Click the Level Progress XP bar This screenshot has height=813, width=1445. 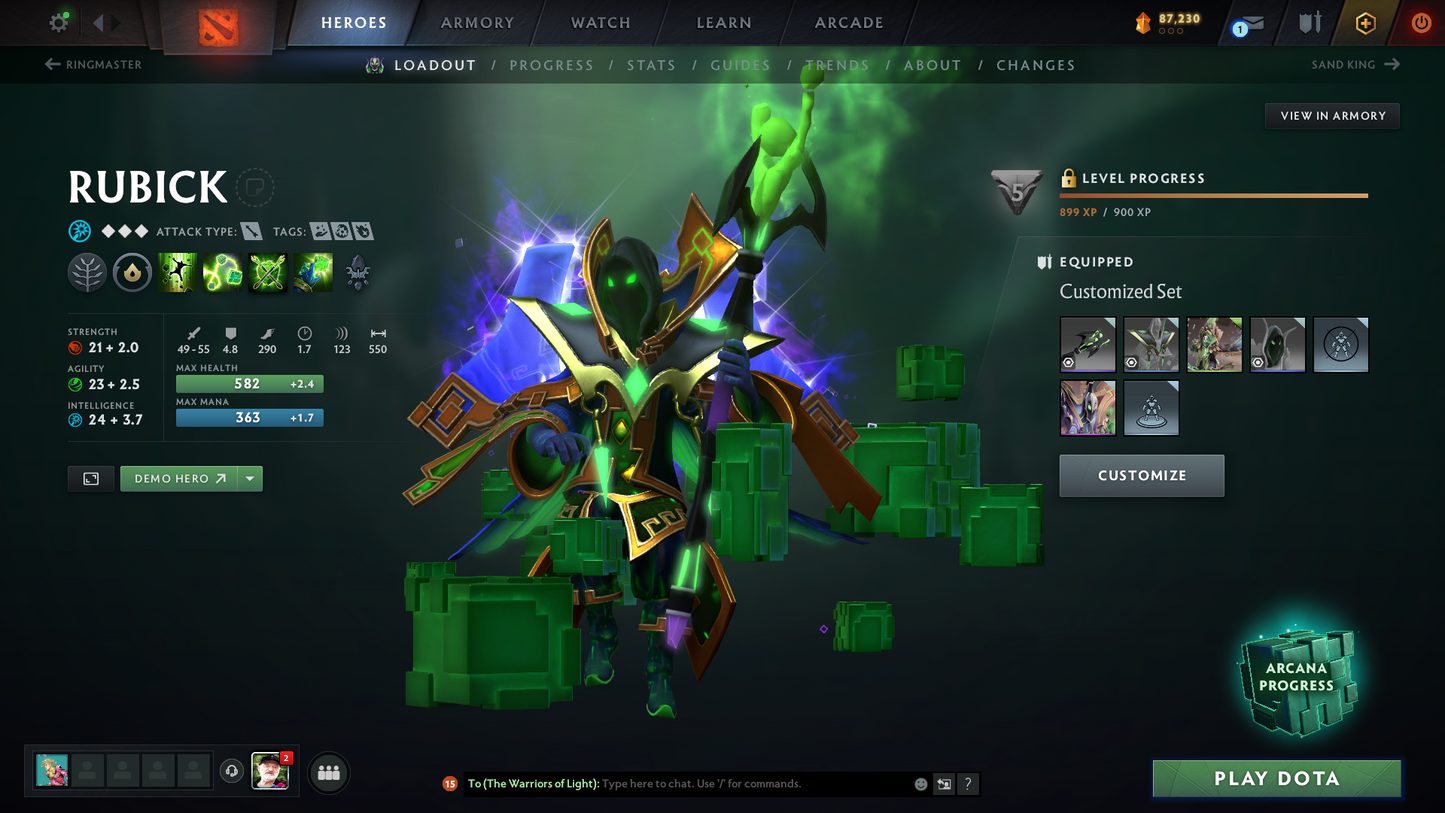[x=1212, y=196]
